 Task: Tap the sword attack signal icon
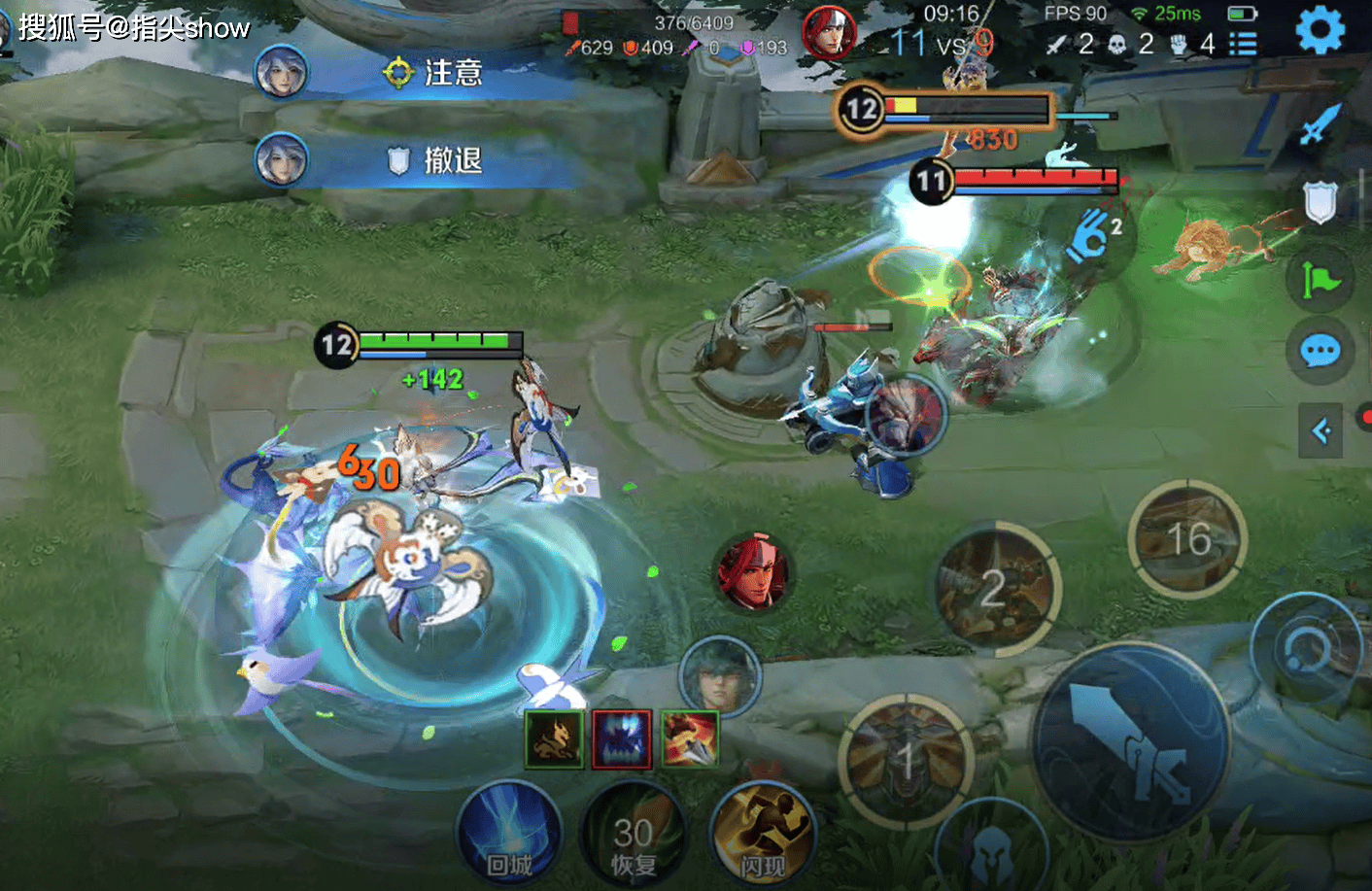(1320, 124)
